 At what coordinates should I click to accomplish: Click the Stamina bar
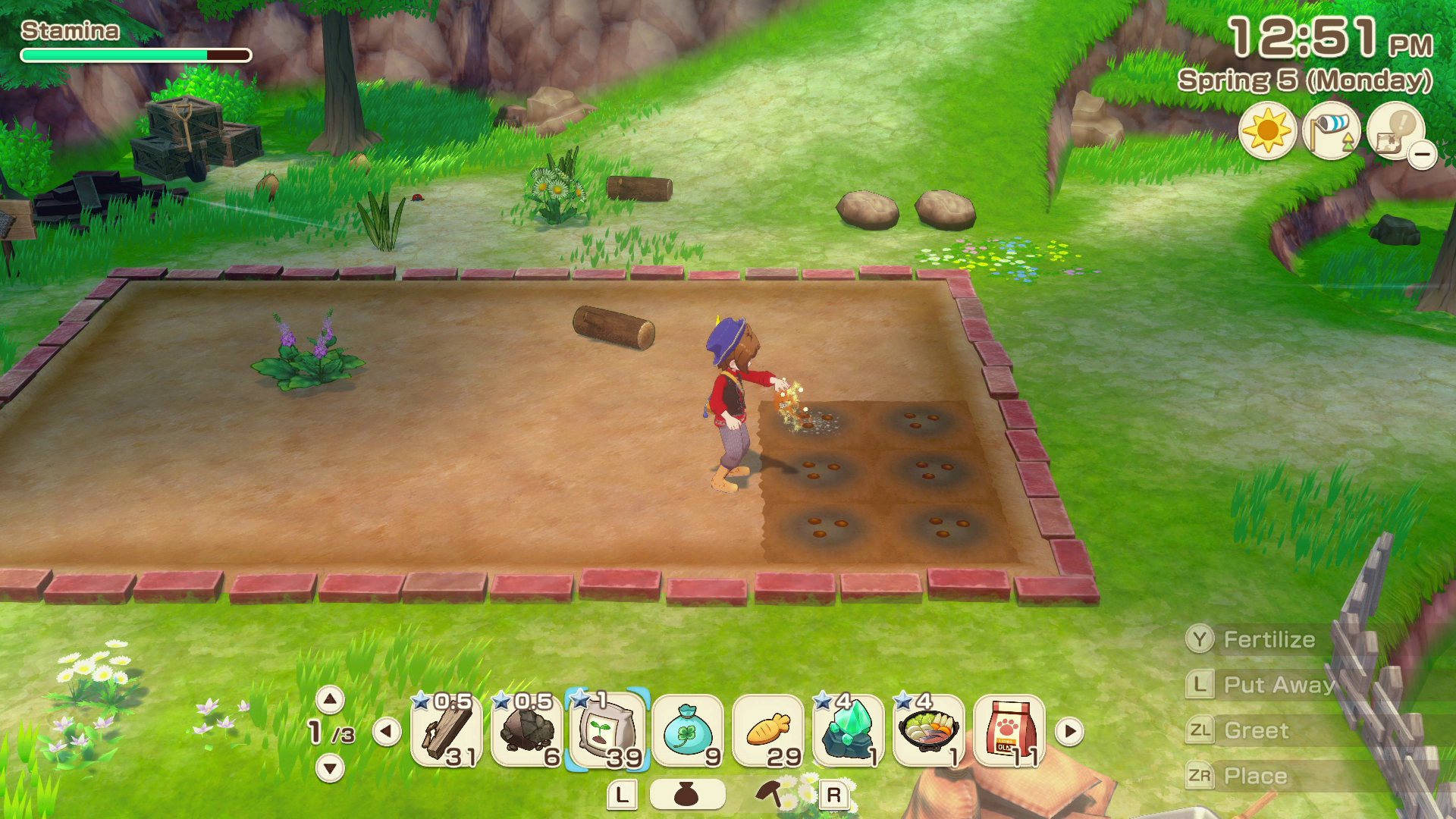point(136,55)
